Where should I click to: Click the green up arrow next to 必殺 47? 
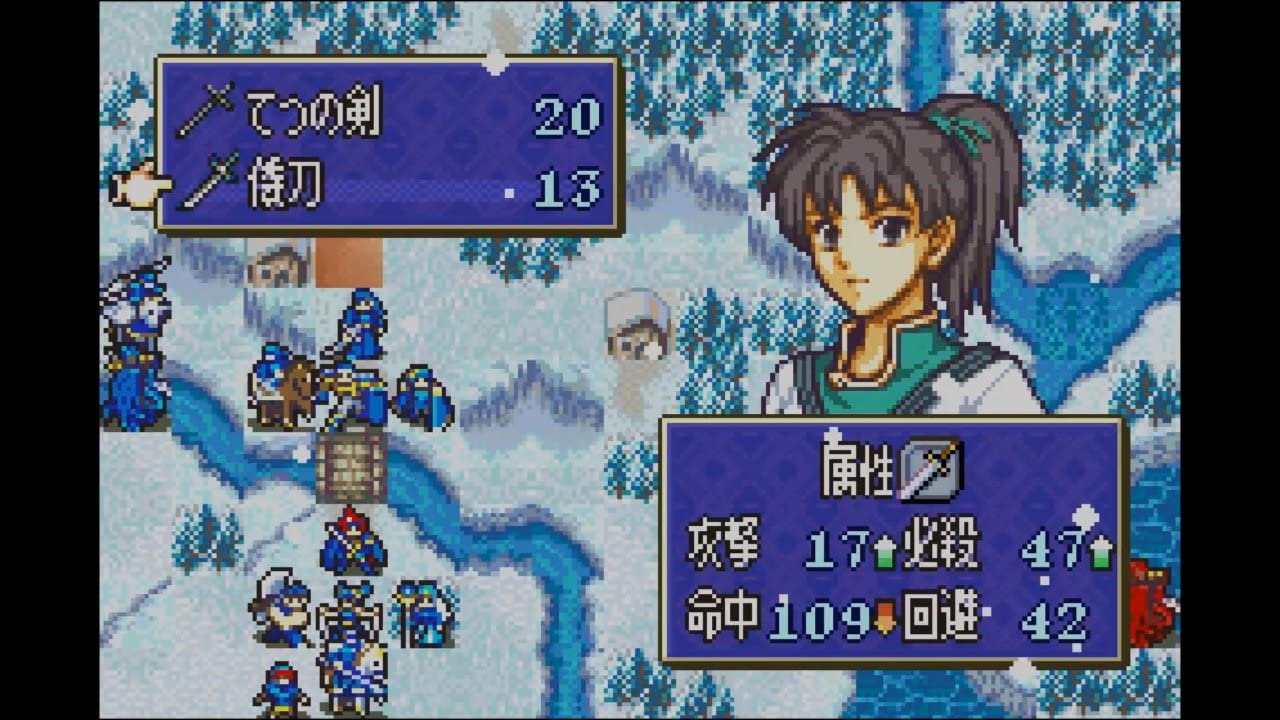1094,550
